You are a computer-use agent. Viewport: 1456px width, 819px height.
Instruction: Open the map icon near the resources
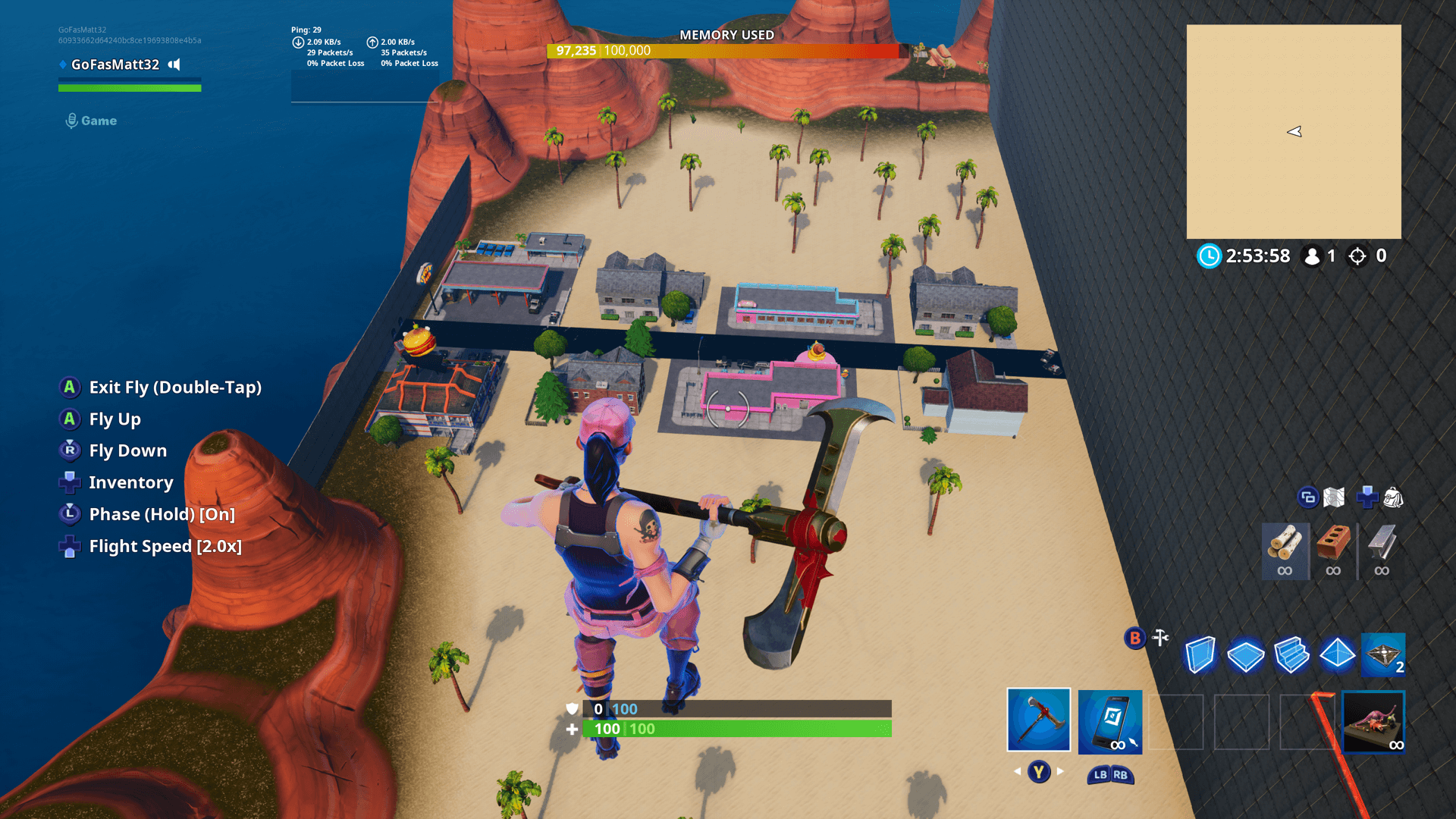1332,497
